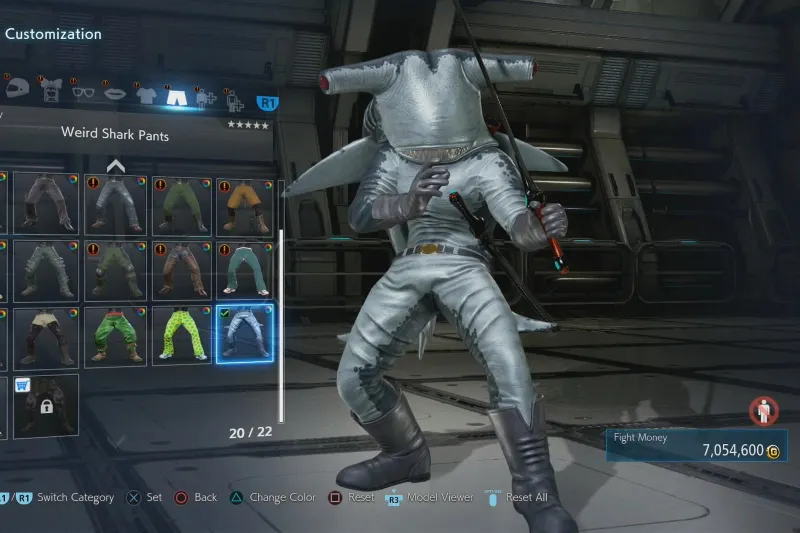This screenshot has height=533, width=800.
Task: Choose the orange pants tile
Action: coord(244,206)
